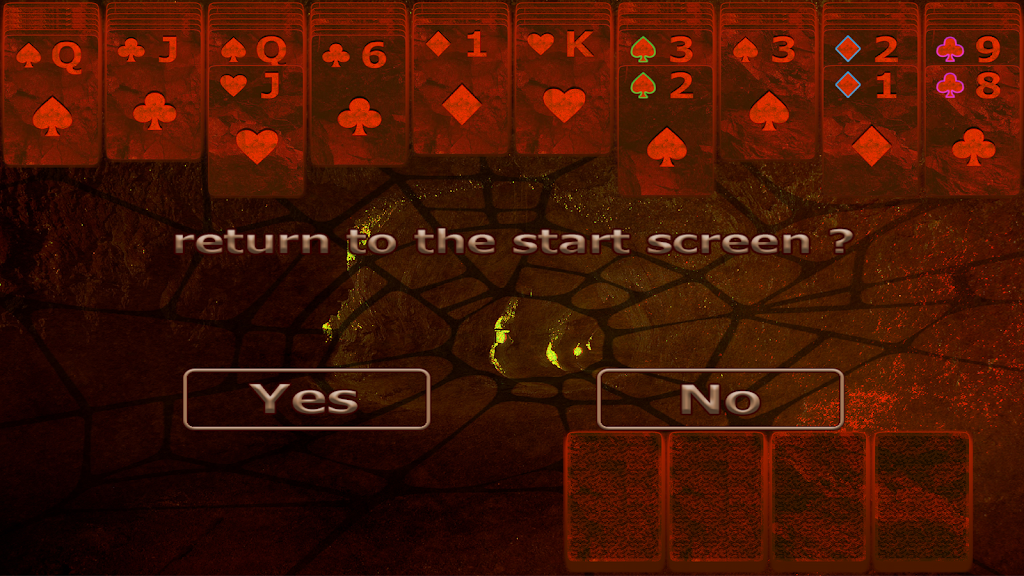Choose the two of diamonds card
This screenshot has height=576, width=1024.
click(x=869, y=49)
